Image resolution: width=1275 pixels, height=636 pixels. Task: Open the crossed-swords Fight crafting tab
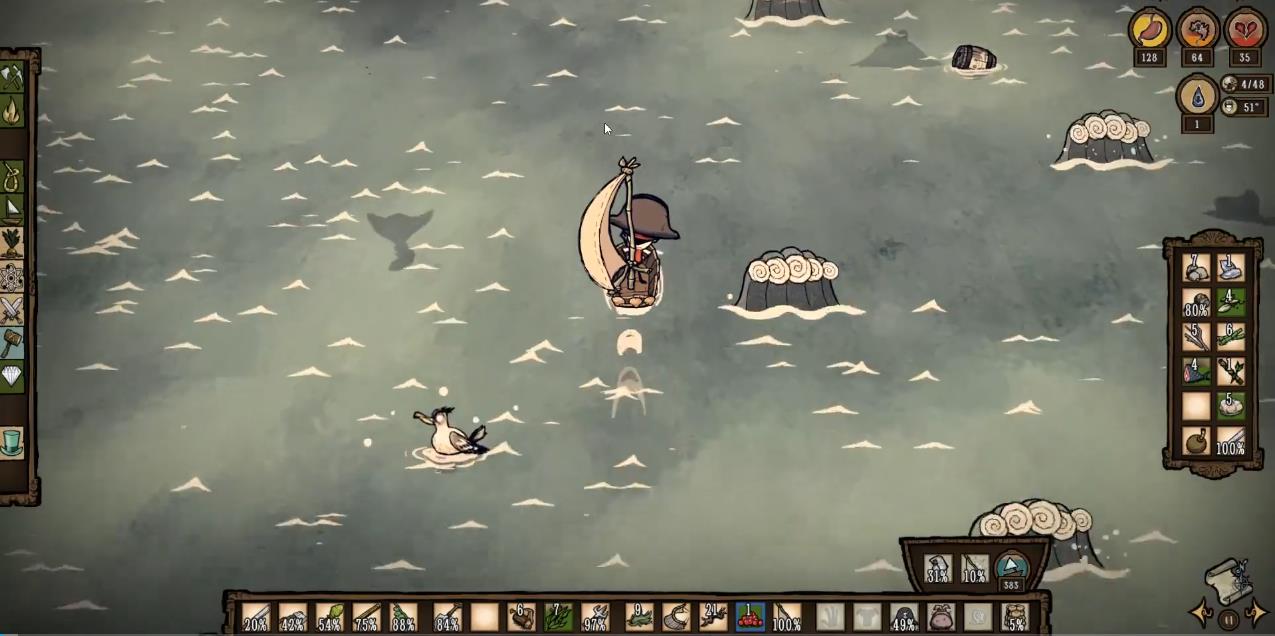click(12, 310)
